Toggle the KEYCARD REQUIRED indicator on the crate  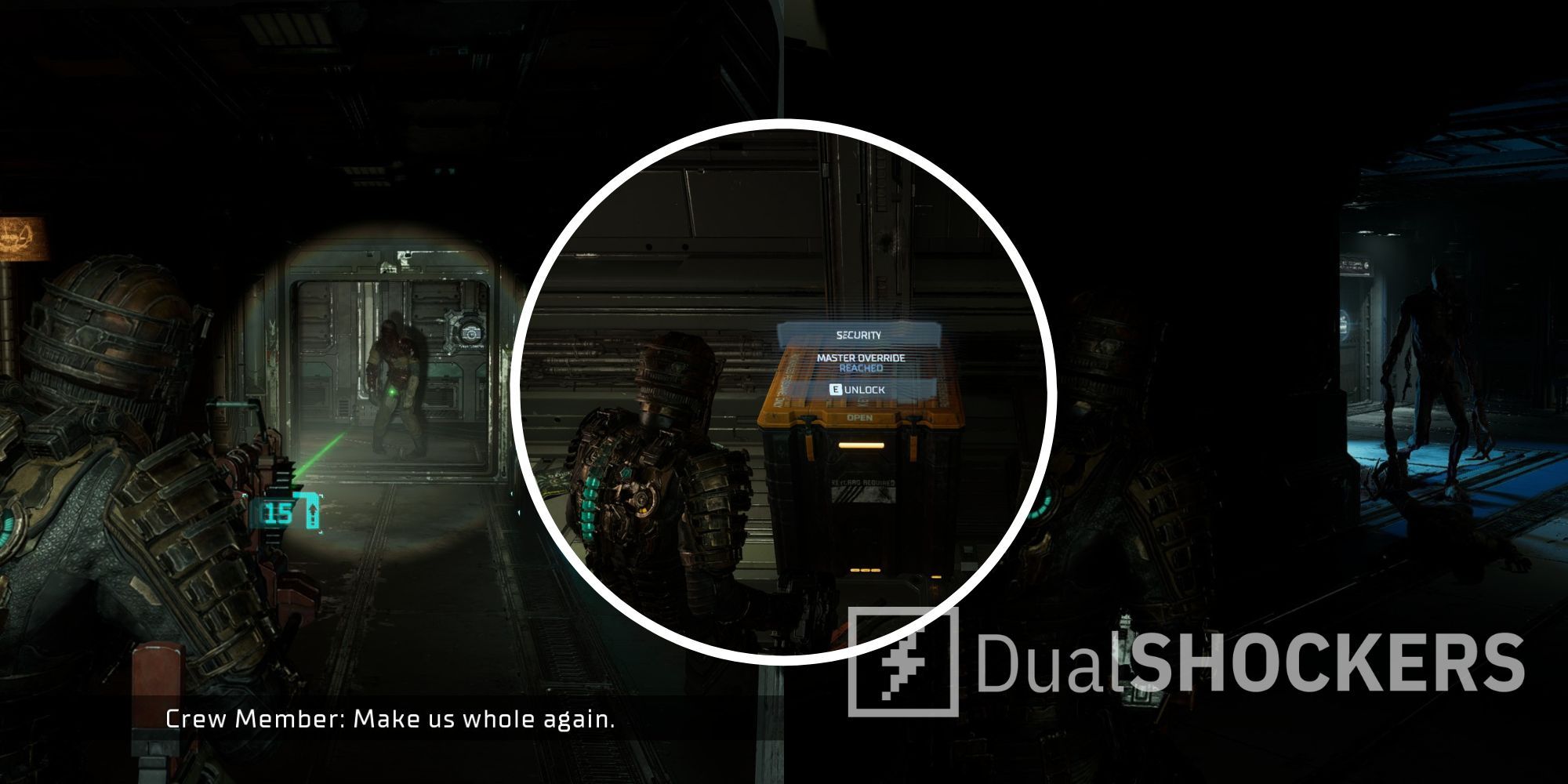(x=862, y=481)
